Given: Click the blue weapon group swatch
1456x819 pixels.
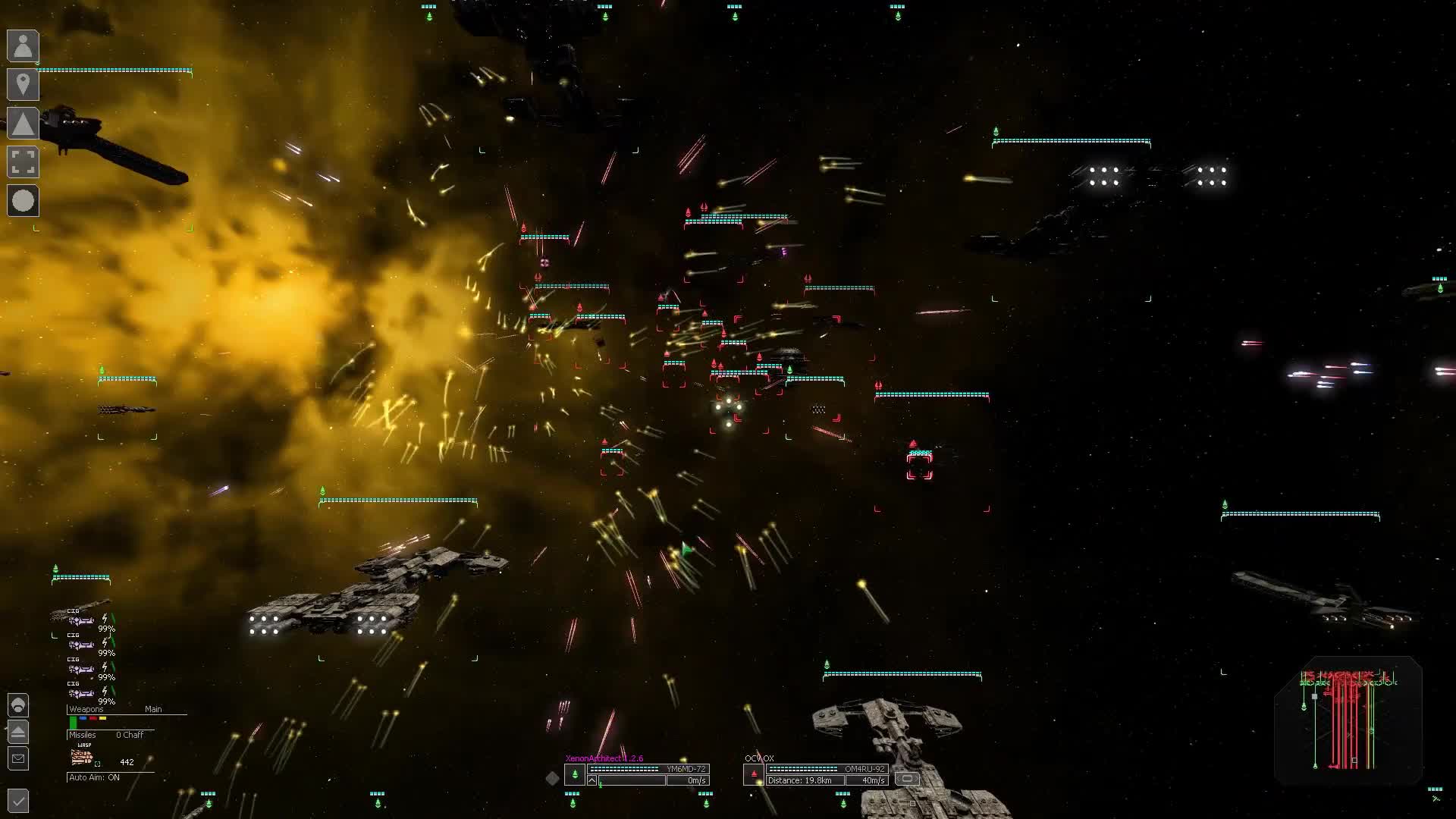Looking at the screenshot, I should [83, 718].
